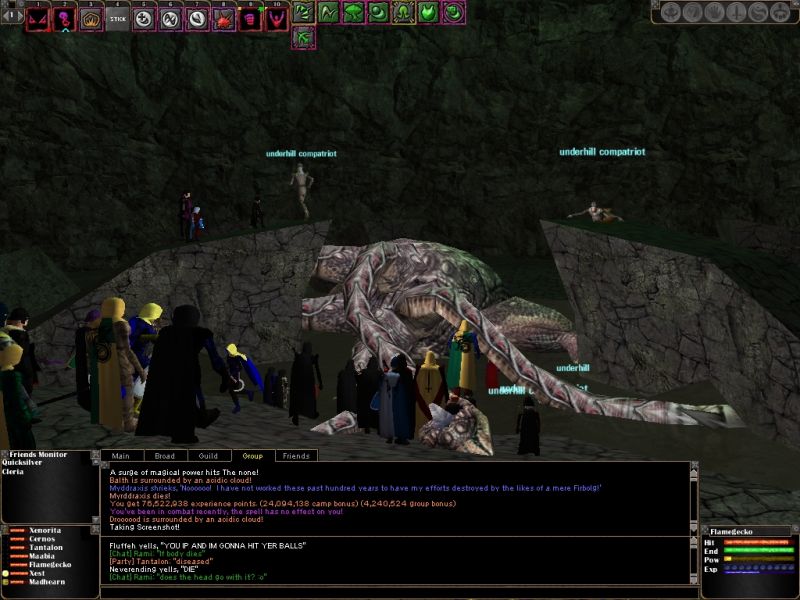
Task: Activate the STICK hotbar slot
Action: pyautogui.click(x=118, y=18)
